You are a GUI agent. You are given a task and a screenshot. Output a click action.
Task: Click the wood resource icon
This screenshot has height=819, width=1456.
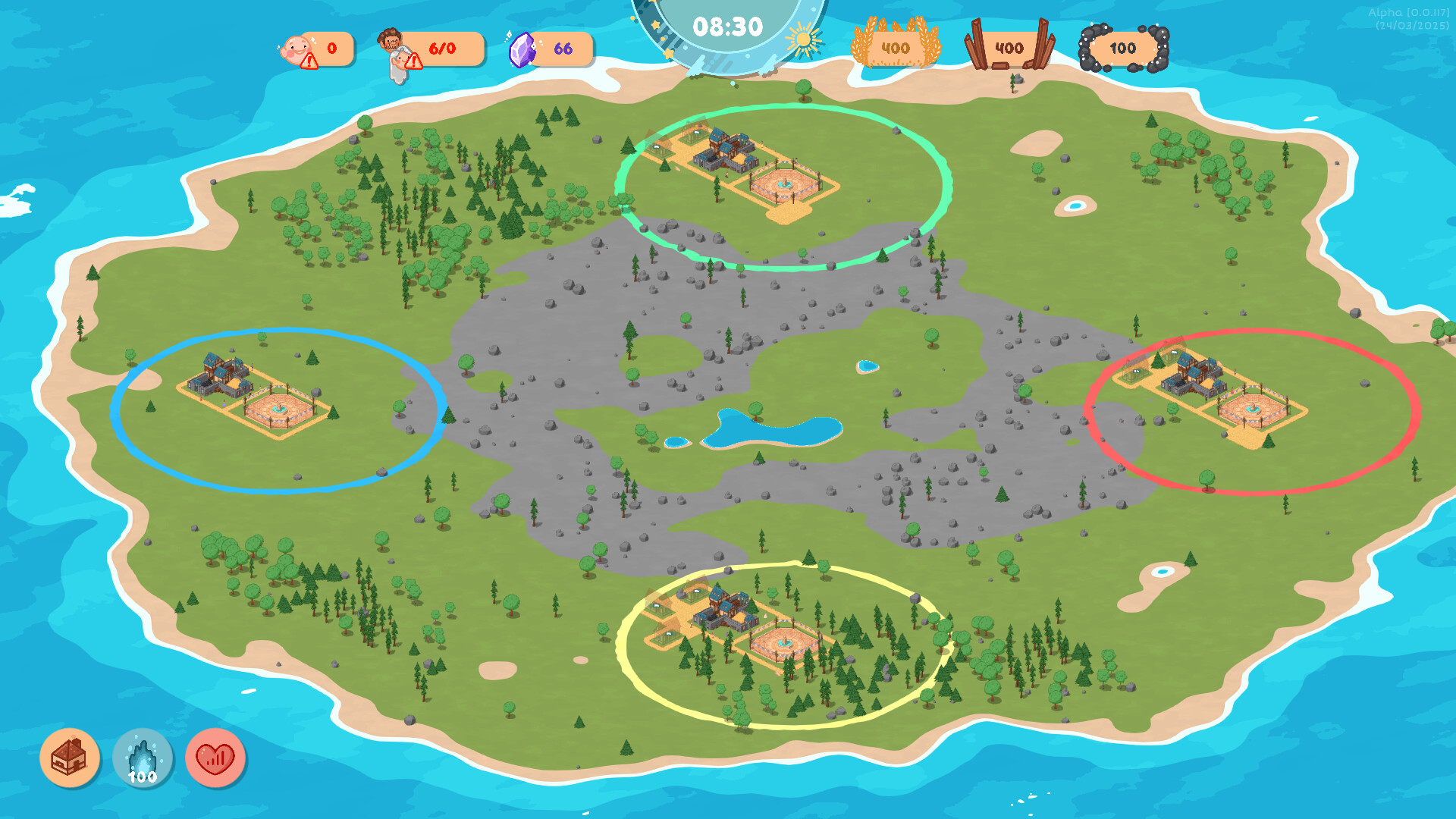click(1009, 45)
